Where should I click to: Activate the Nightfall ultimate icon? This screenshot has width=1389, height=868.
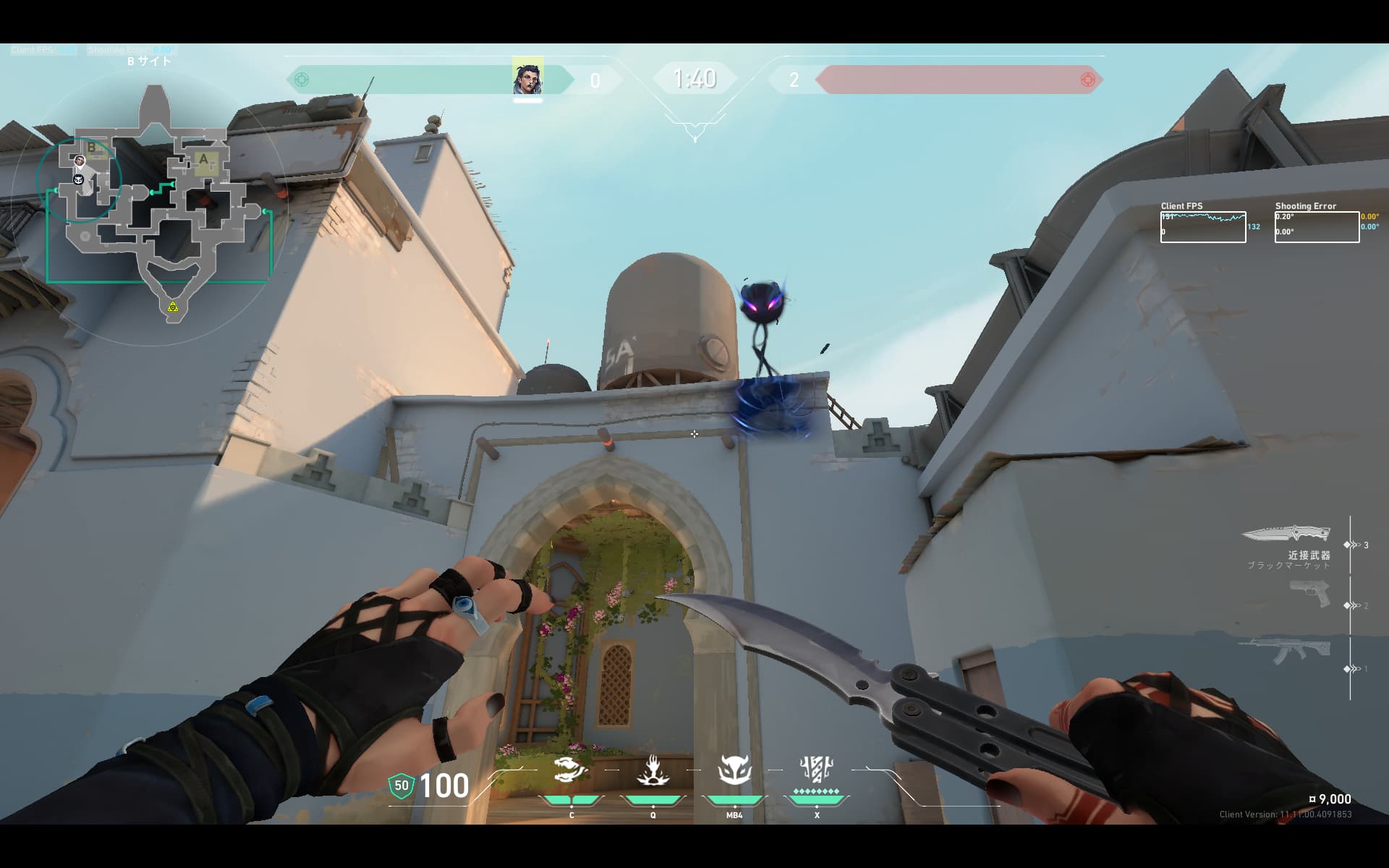click(816, 770)
